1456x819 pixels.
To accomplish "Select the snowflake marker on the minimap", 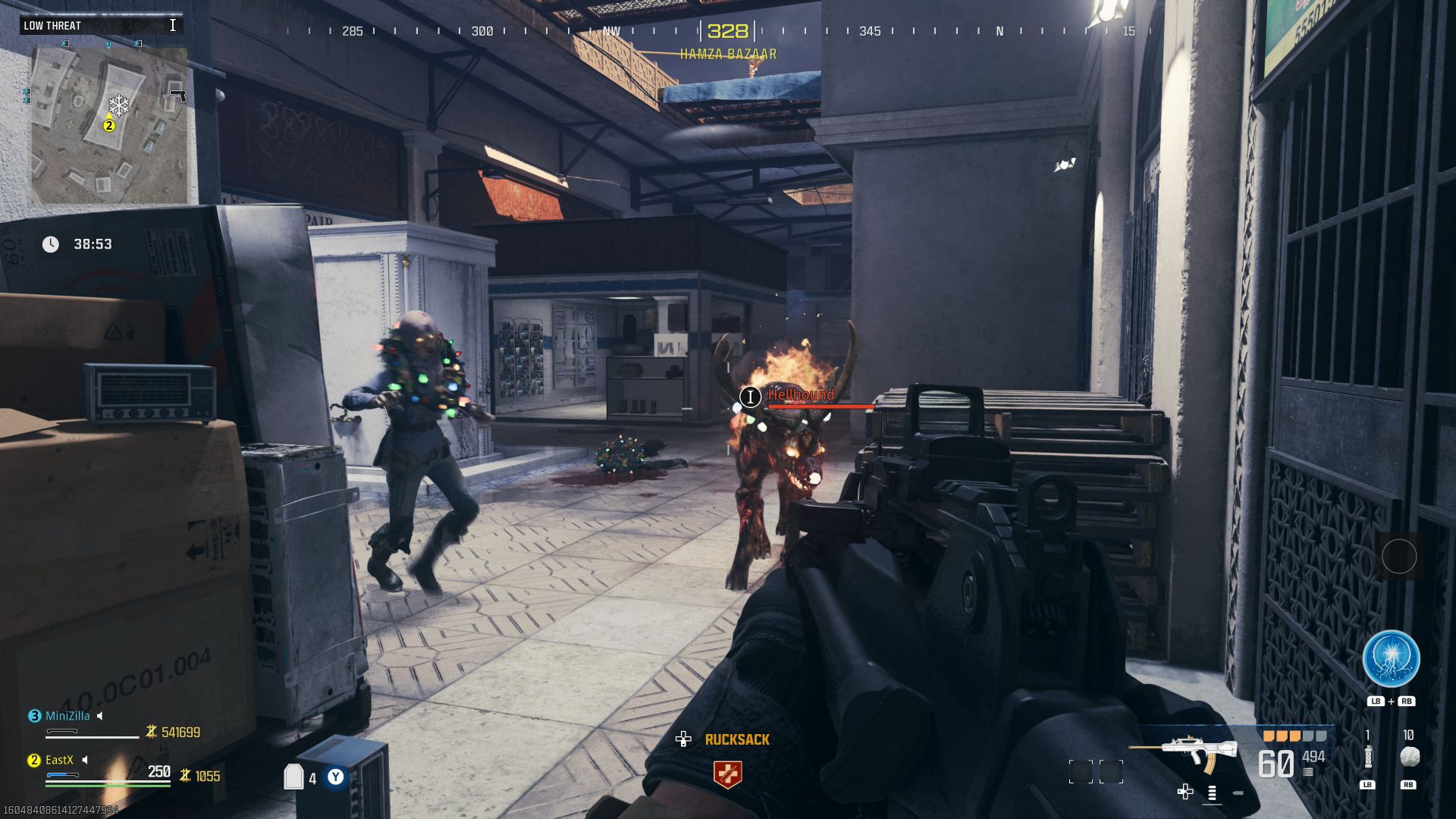I will pos(118,105).
